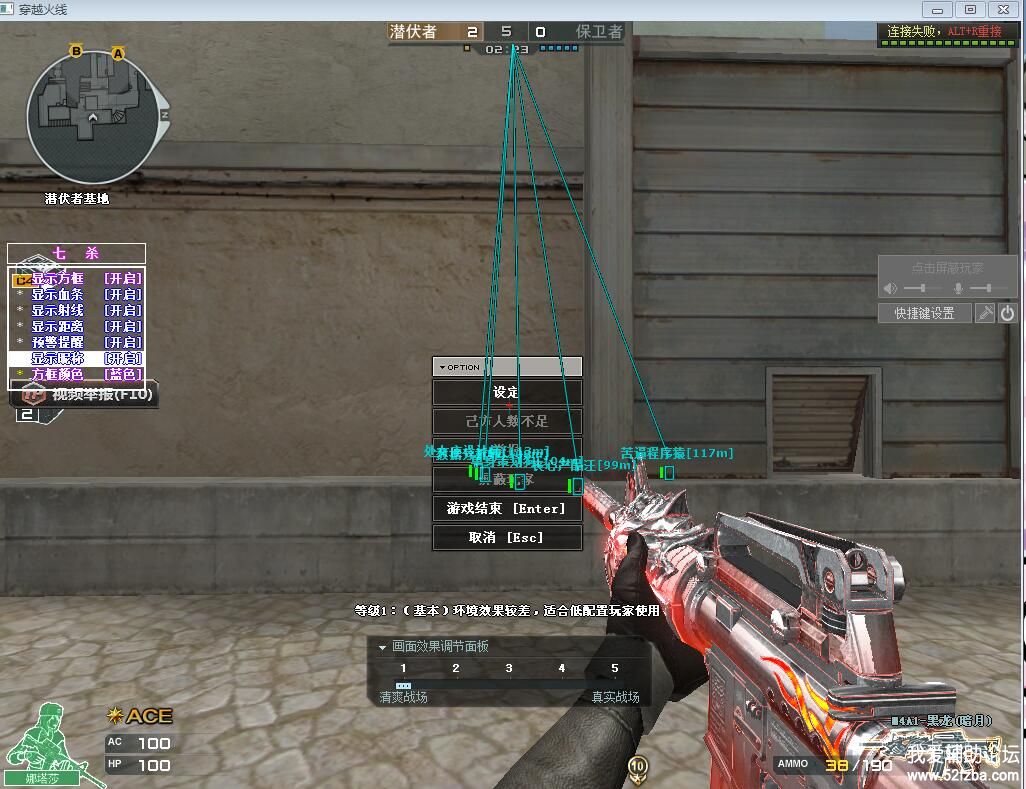Cancel the option menu with 取消
The width and height of the screenshot is (1026, 789).
507,537
